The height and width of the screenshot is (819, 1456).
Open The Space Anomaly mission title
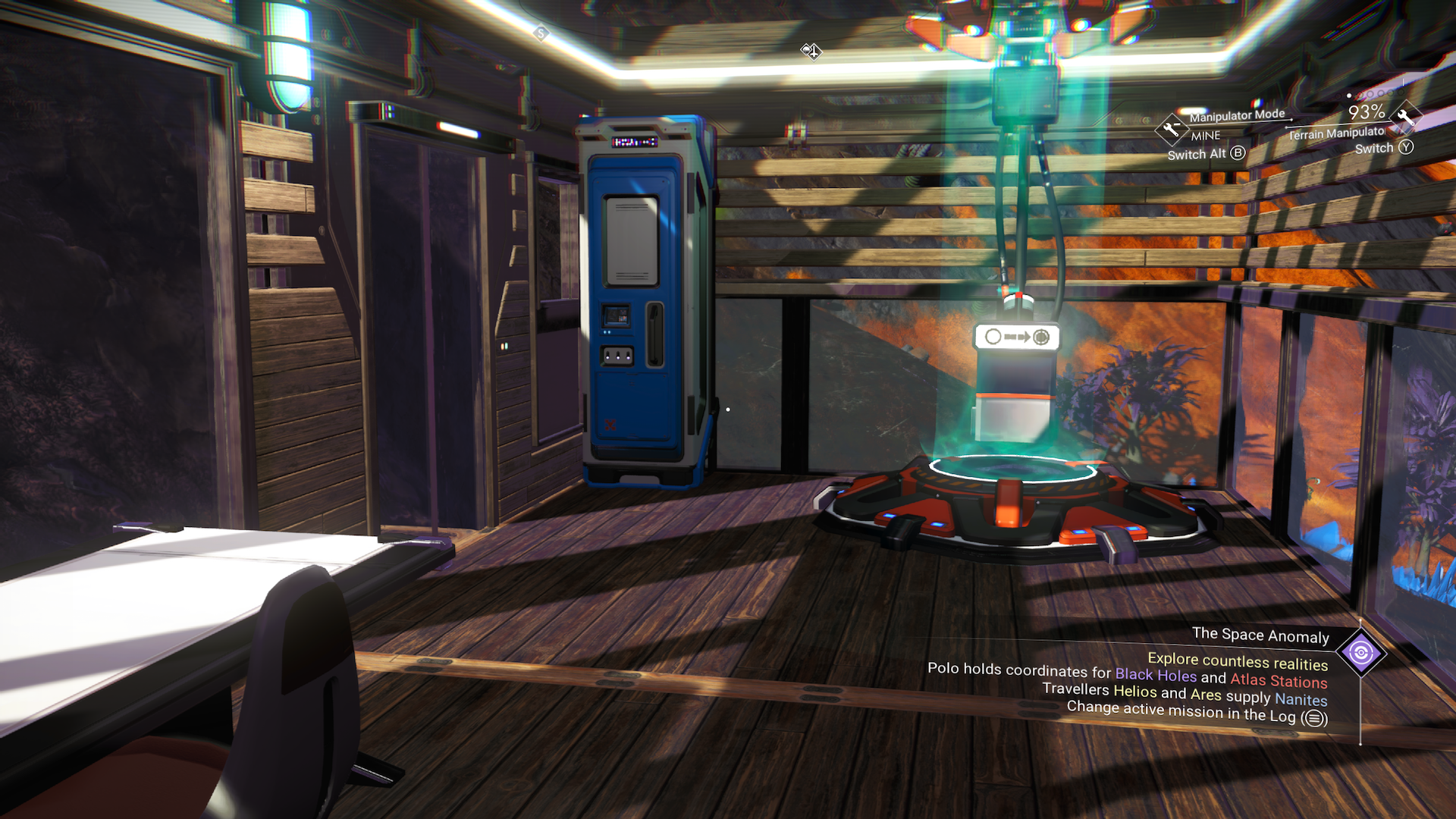pyautogui.click(x=1260, y=635)
